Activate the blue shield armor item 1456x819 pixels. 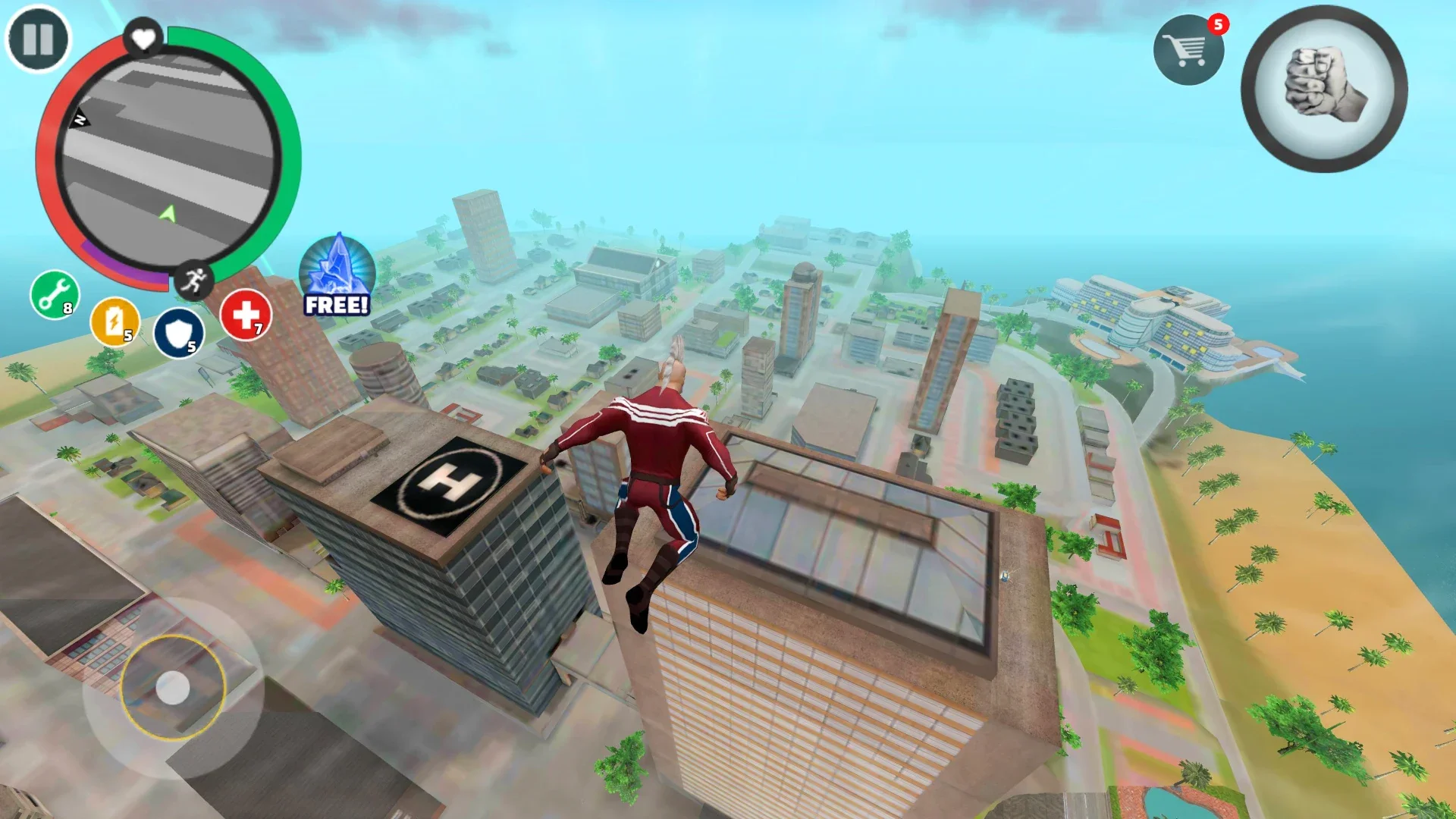pos(179,333)
